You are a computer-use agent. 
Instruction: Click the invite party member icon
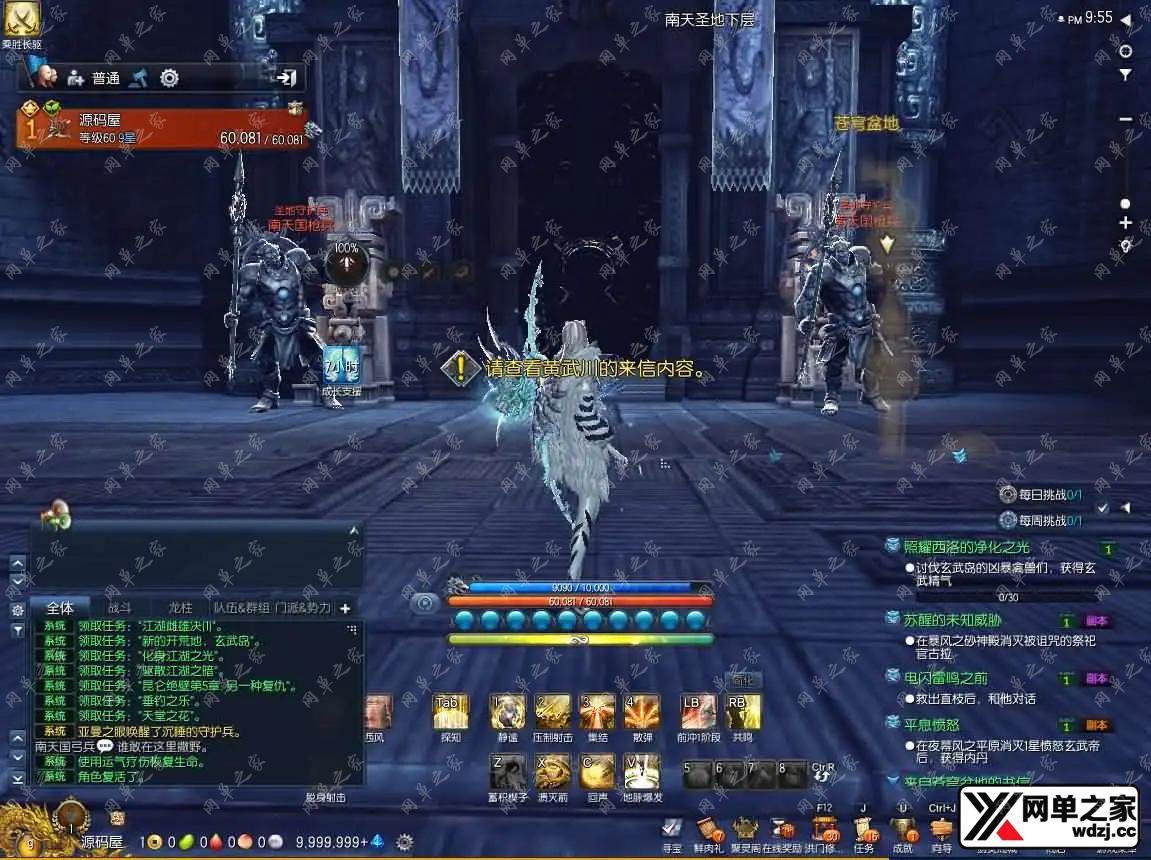coord(74,77)
